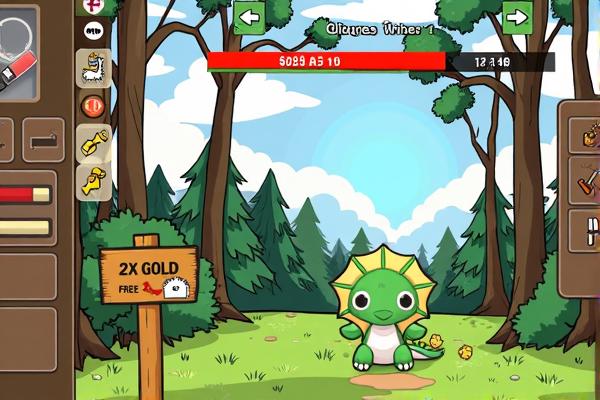This screenshot has width=600, height=400.
Task: Select the hammer slot in right panel
Action: [584, 182]
